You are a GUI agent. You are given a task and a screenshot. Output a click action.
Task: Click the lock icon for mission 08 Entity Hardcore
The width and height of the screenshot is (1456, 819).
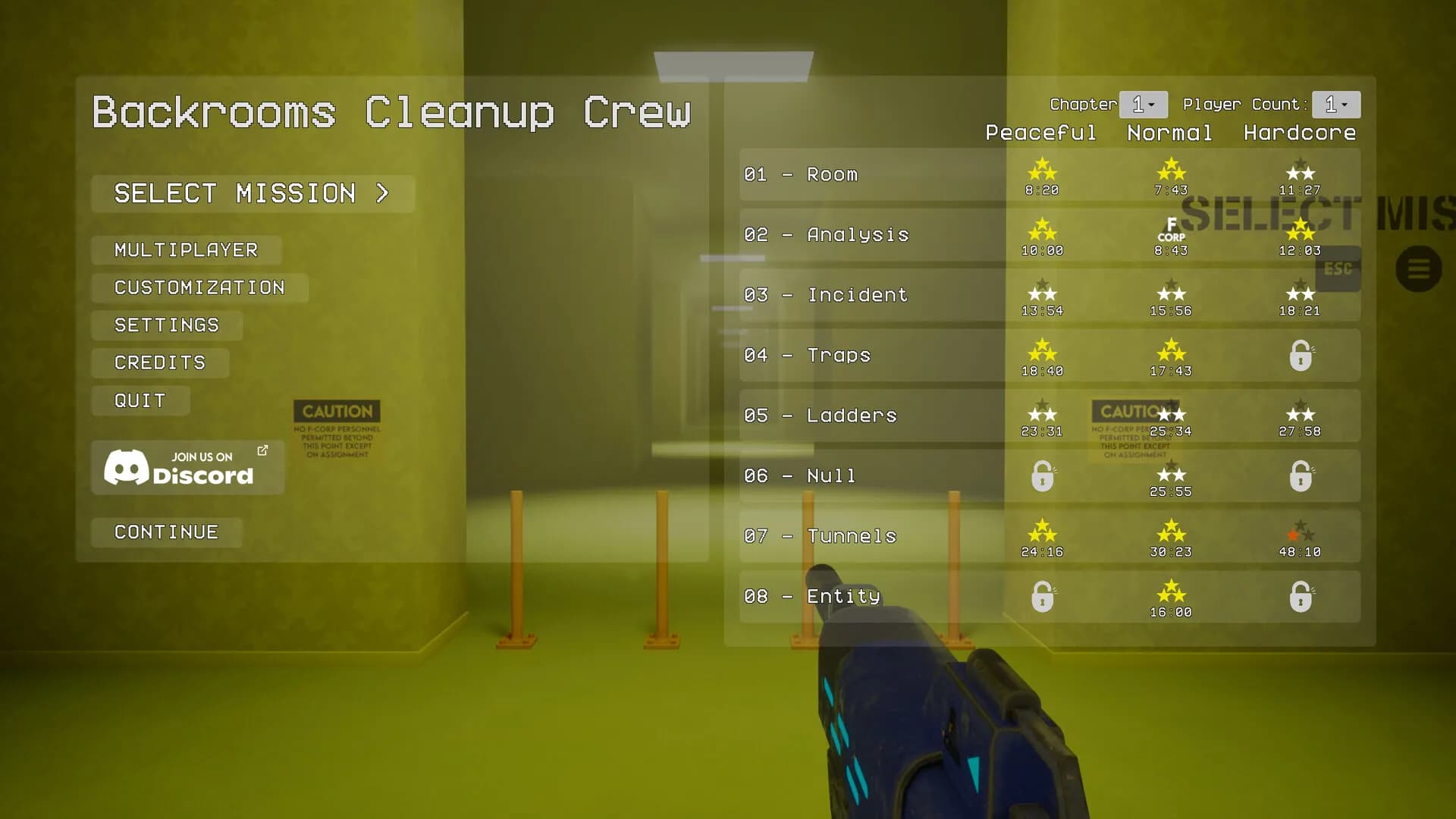pos(1300,596)
